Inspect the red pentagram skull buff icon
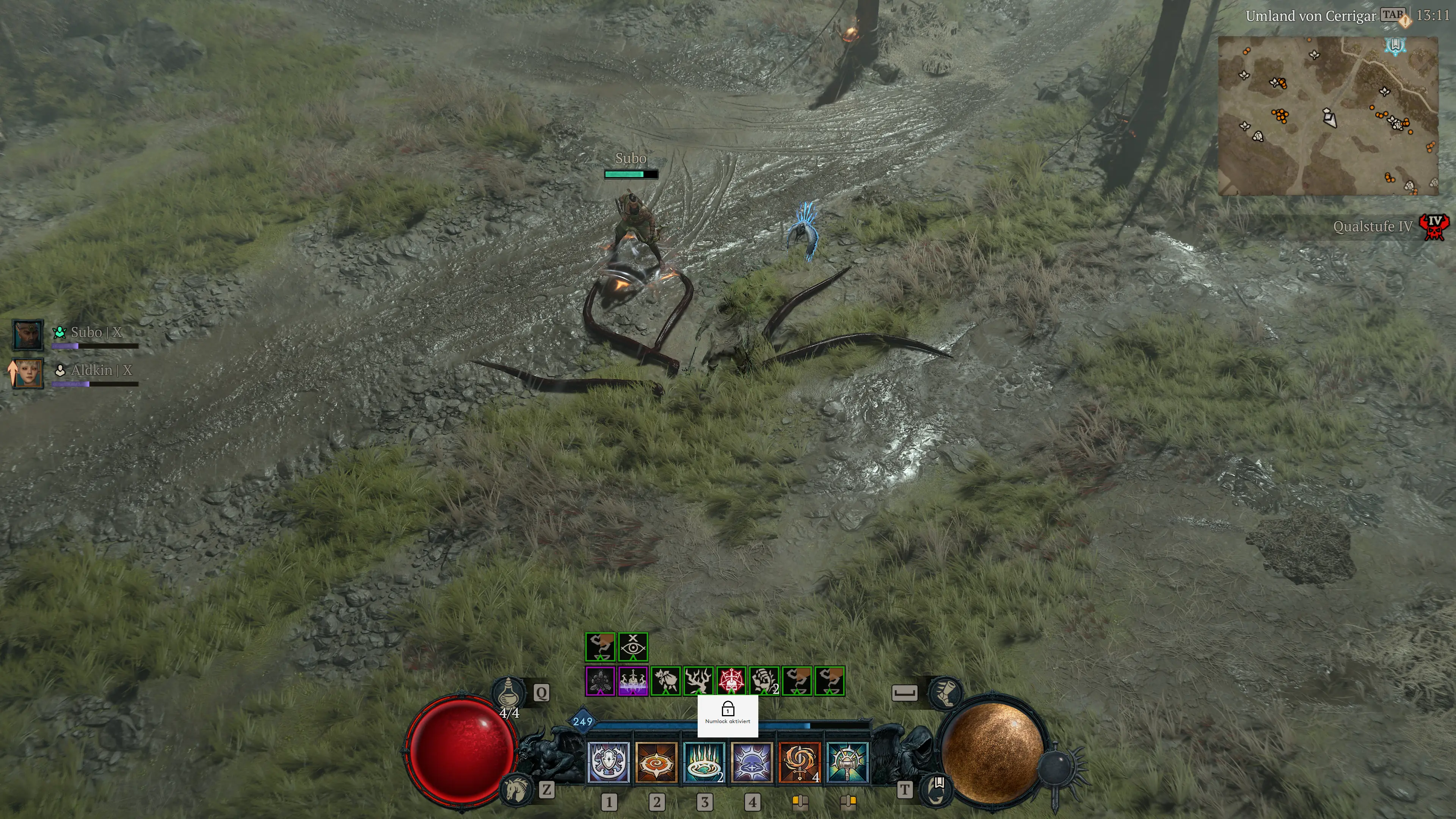This screenshot has height=819, width=1456. [731, 681]
